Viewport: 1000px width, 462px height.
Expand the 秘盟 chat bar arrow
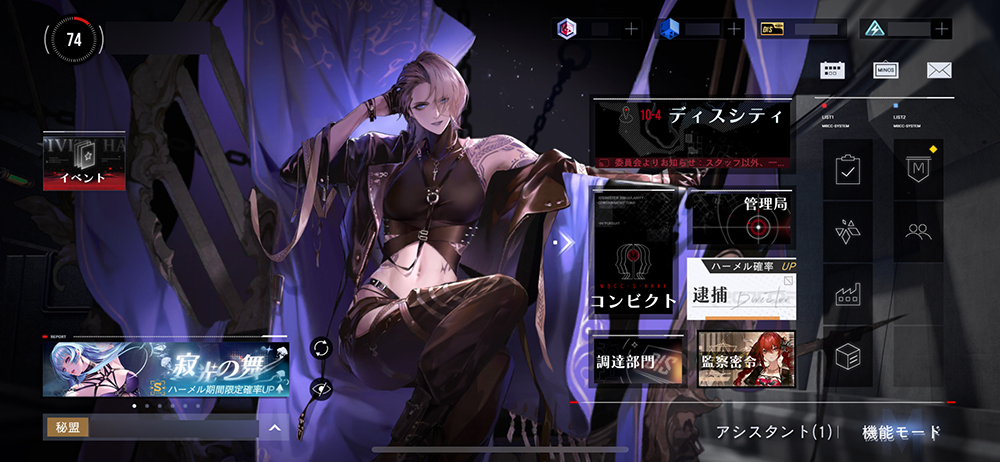274,428
